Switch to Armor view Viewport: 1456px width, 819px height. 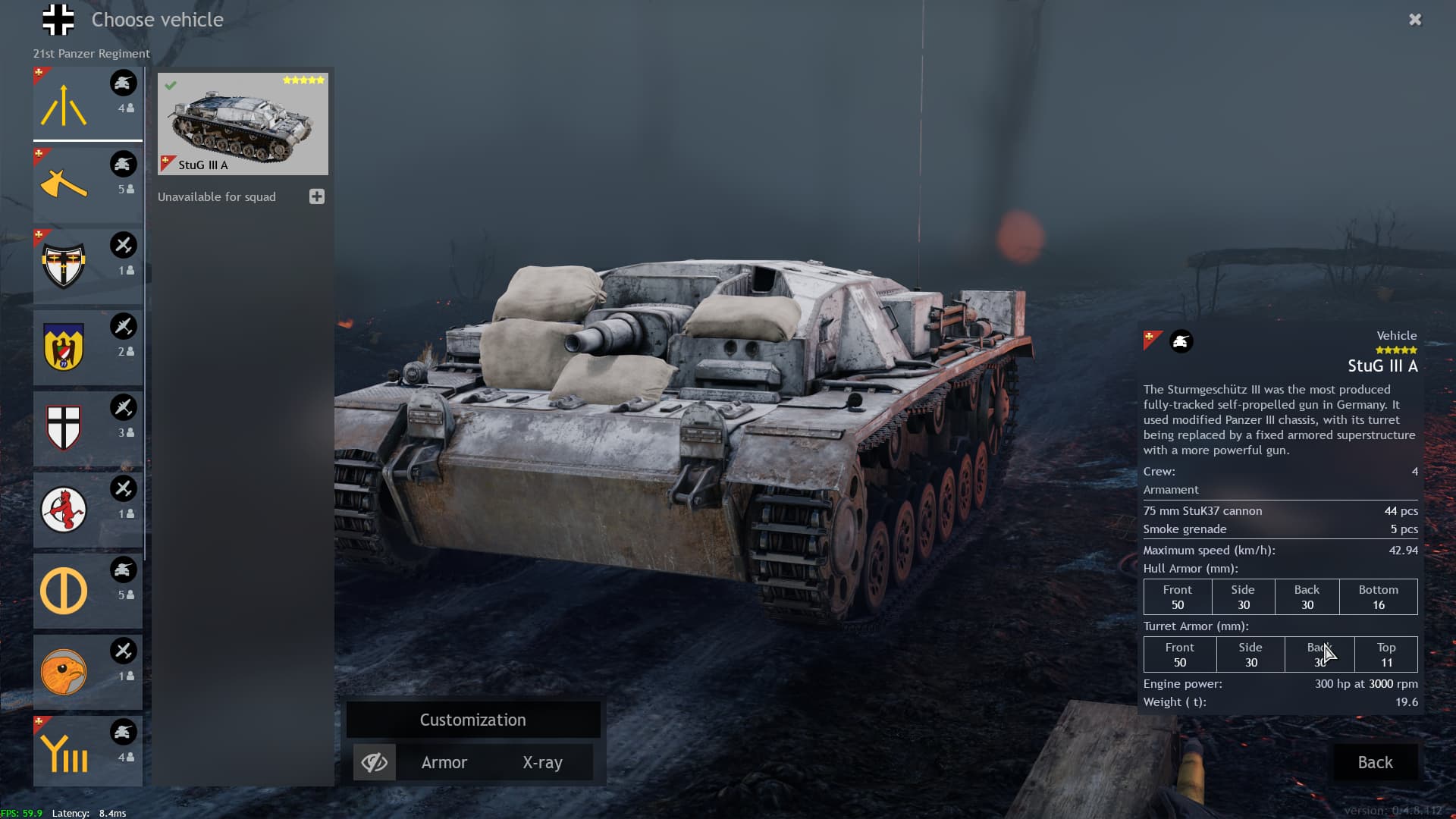pos(444,762)
